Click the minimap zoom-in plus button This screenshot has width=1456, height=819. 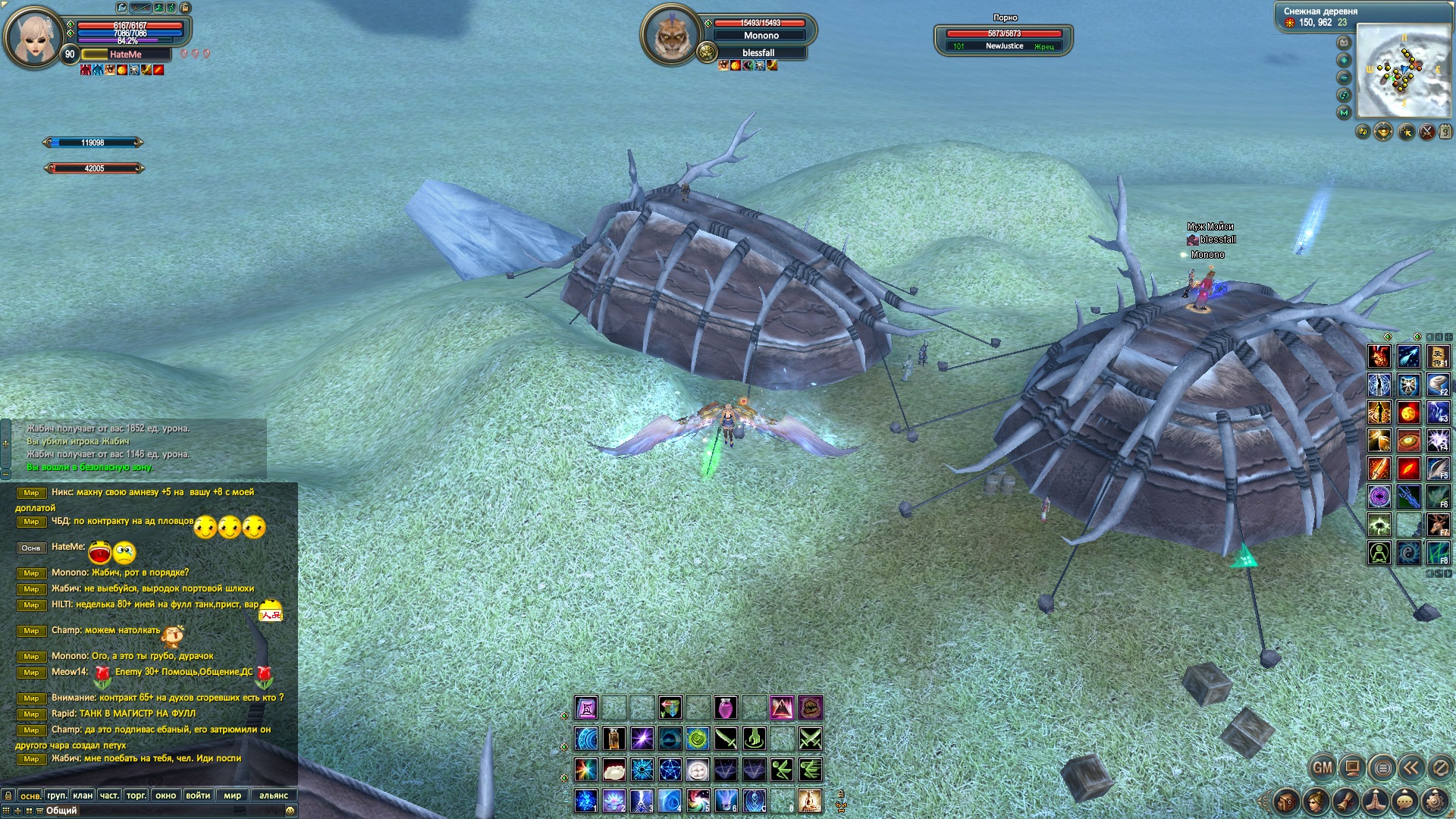(x=1345, y=60)
